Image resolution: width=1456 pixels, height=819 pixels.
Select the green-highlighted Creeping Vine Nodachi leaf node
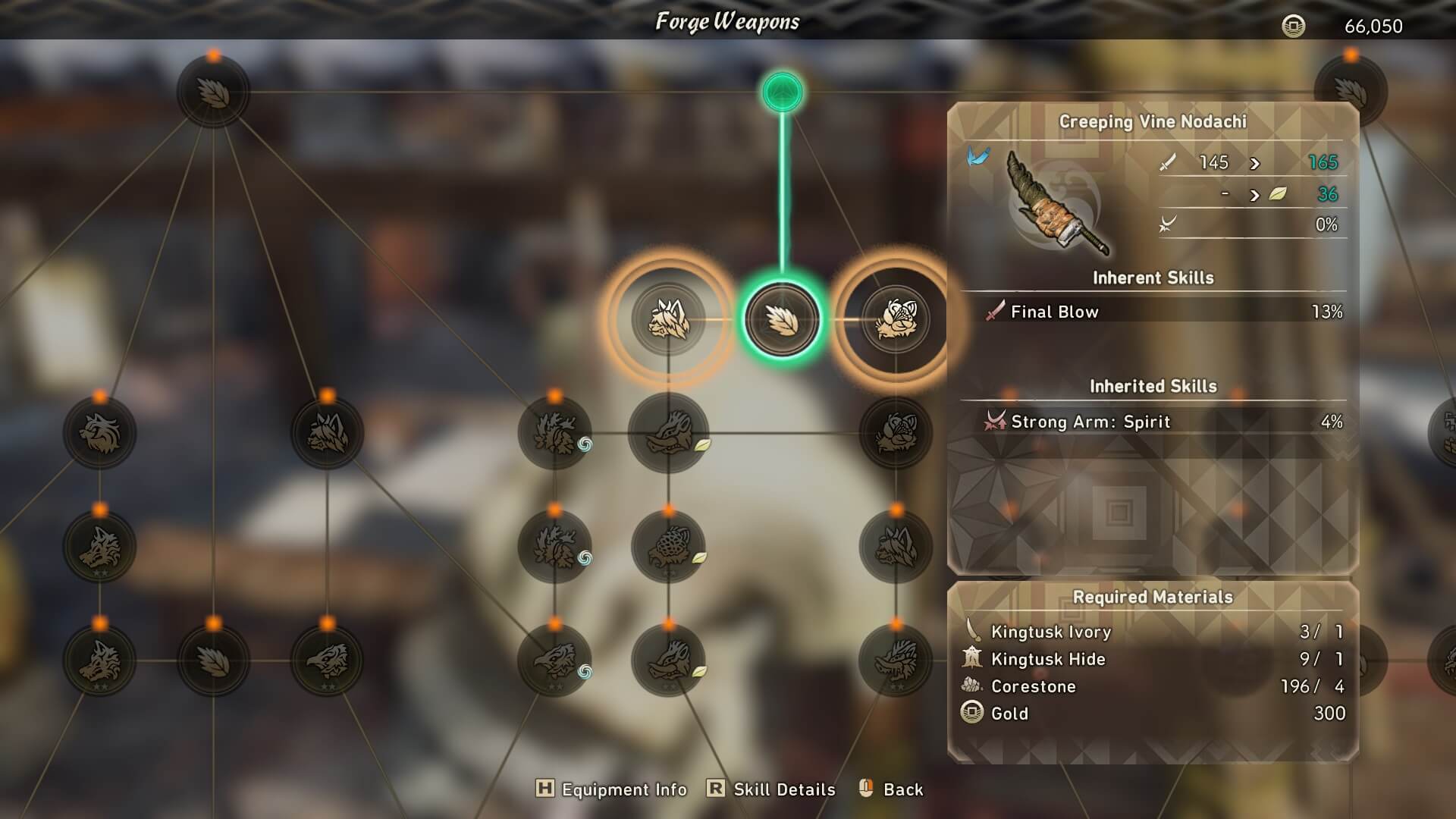point(782,319)
